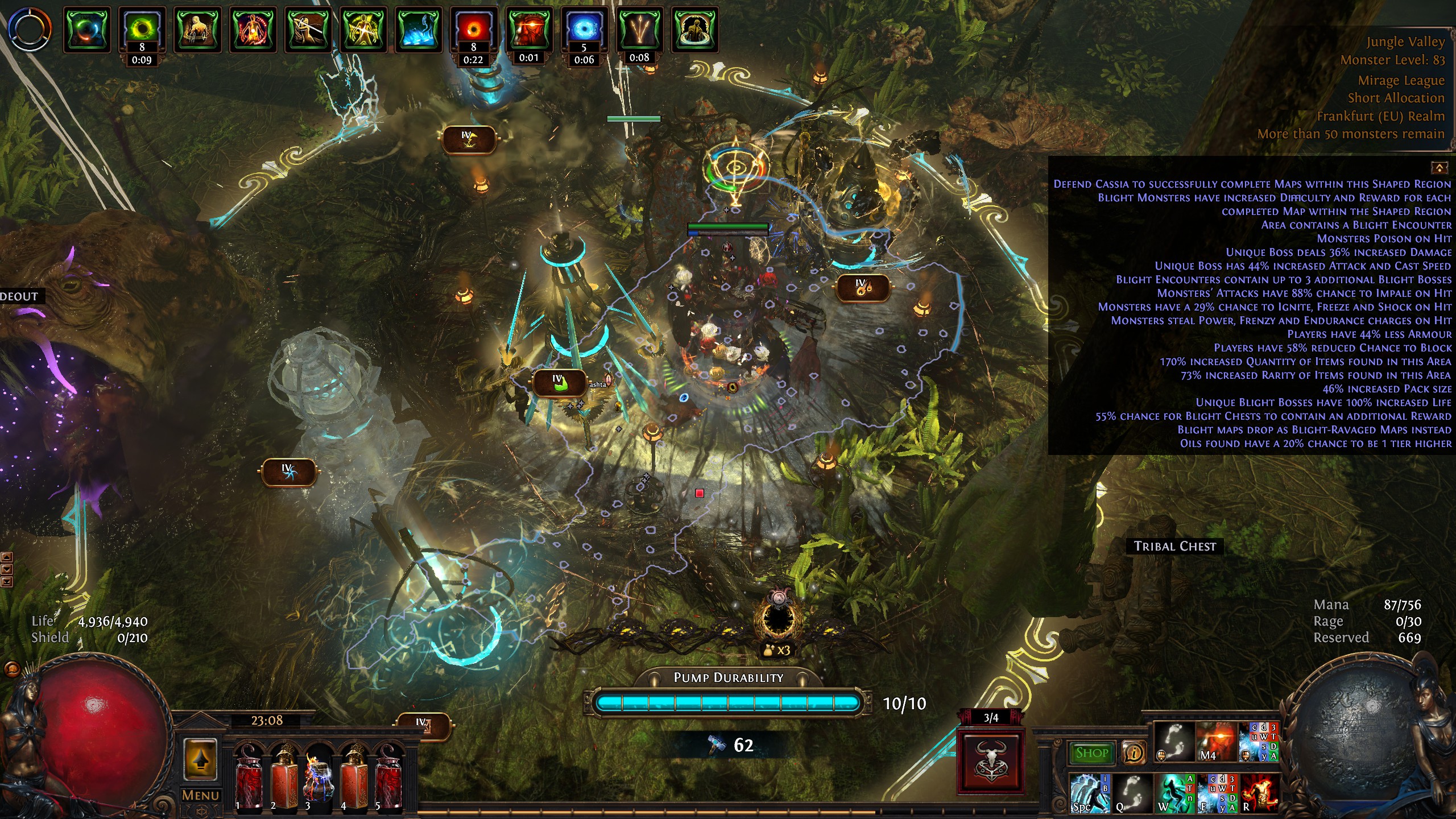
Task: Use the flaming elemental flask in slot 3
Action: click(318, 776)
